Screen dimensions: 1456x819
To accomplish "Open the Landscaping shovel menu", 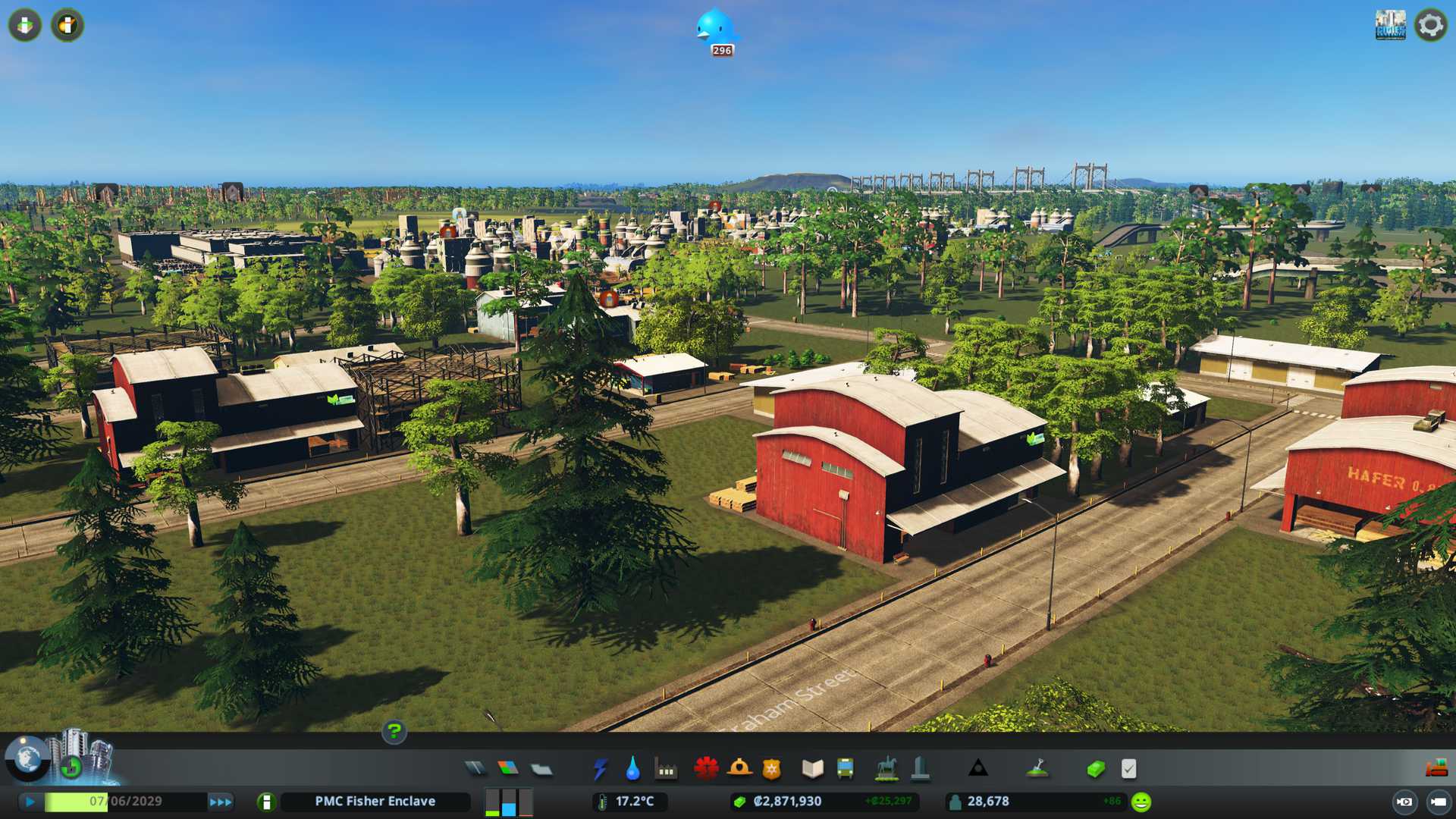I will click(1037, 769).
